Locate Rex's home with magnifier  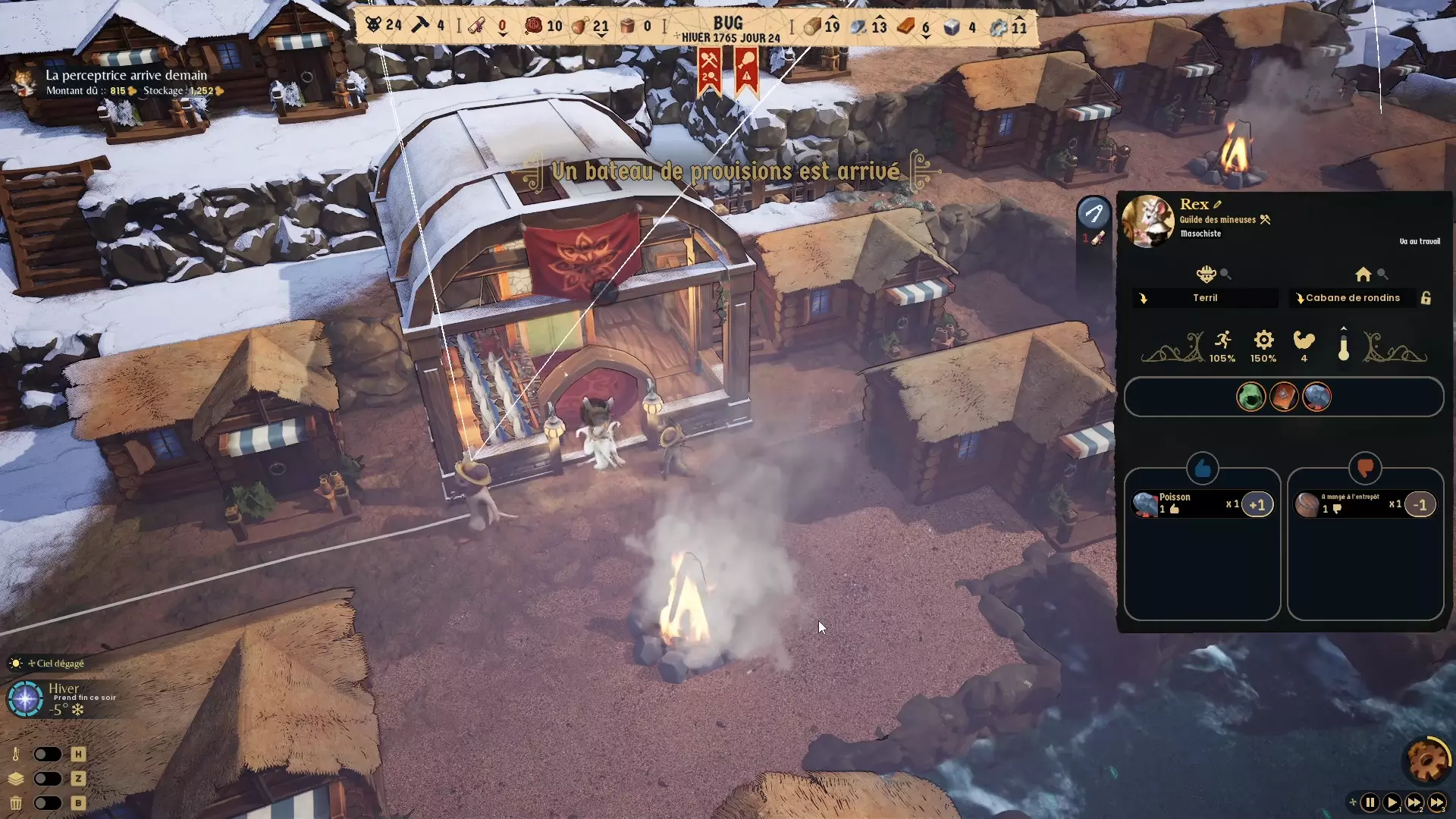1382,275
